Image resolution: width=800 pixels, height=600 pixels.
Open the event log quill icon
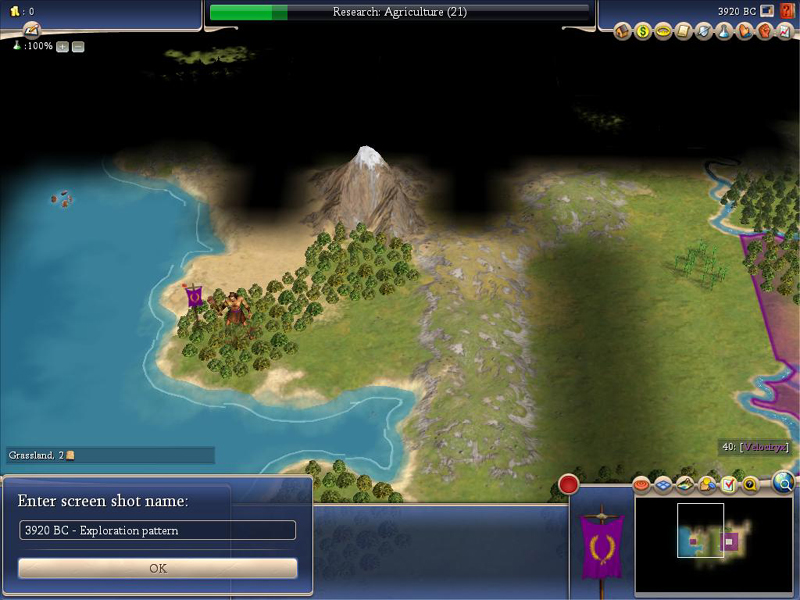coord(32,28)
